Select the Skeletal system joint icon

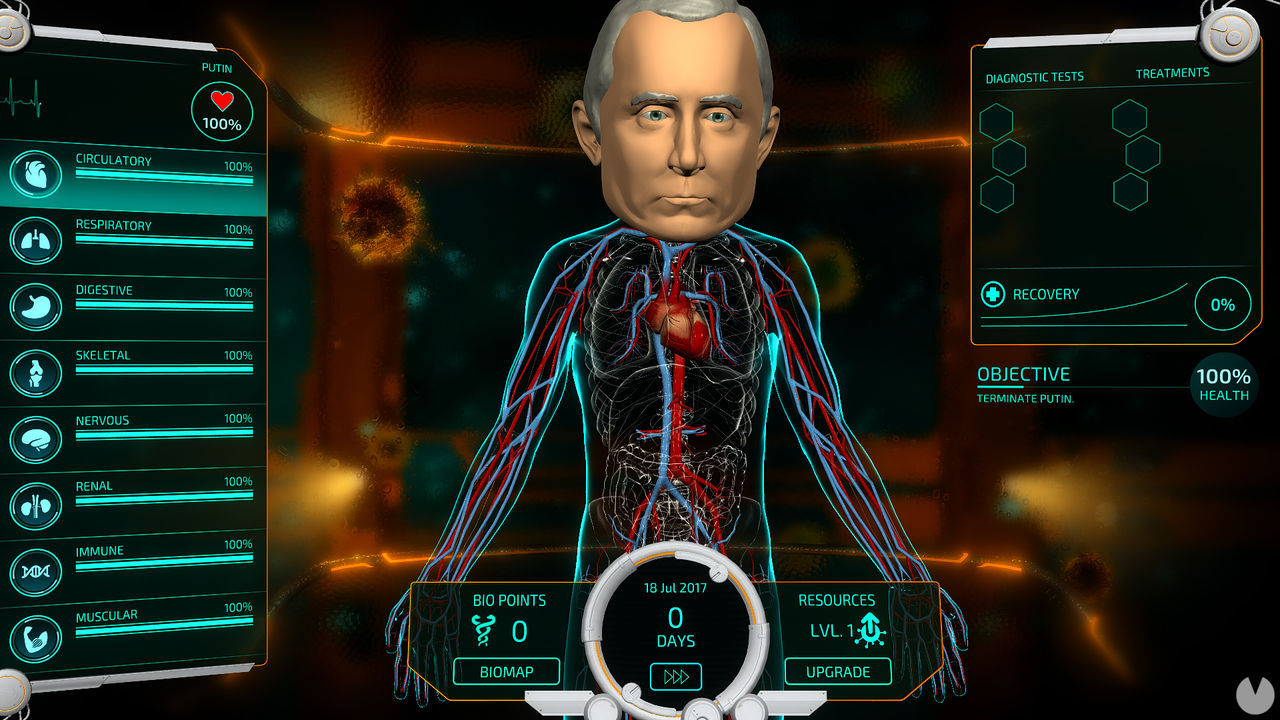(36, 370)
